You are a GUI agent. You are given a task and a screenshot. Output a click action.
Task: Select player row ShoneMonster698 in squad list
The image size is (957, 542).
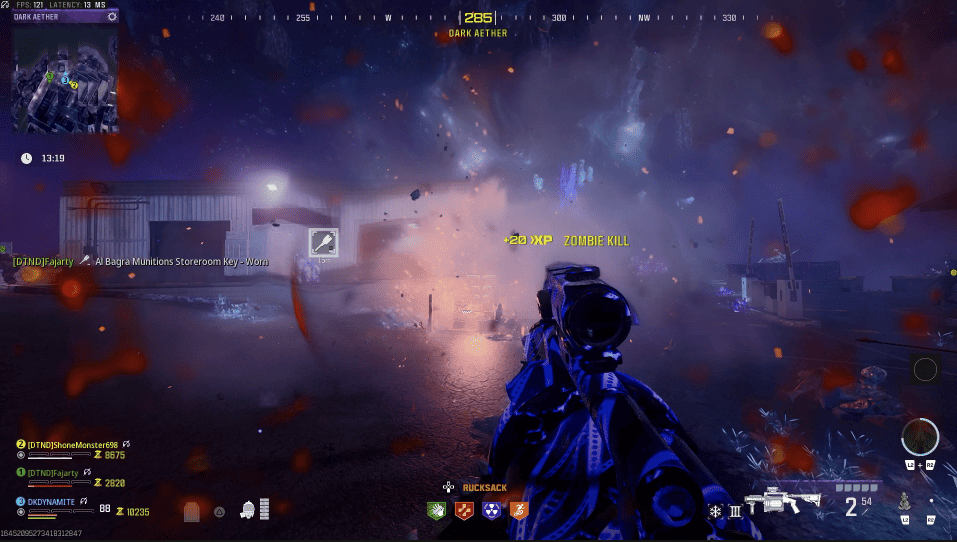pyautogui.click(x=75, y=443)
